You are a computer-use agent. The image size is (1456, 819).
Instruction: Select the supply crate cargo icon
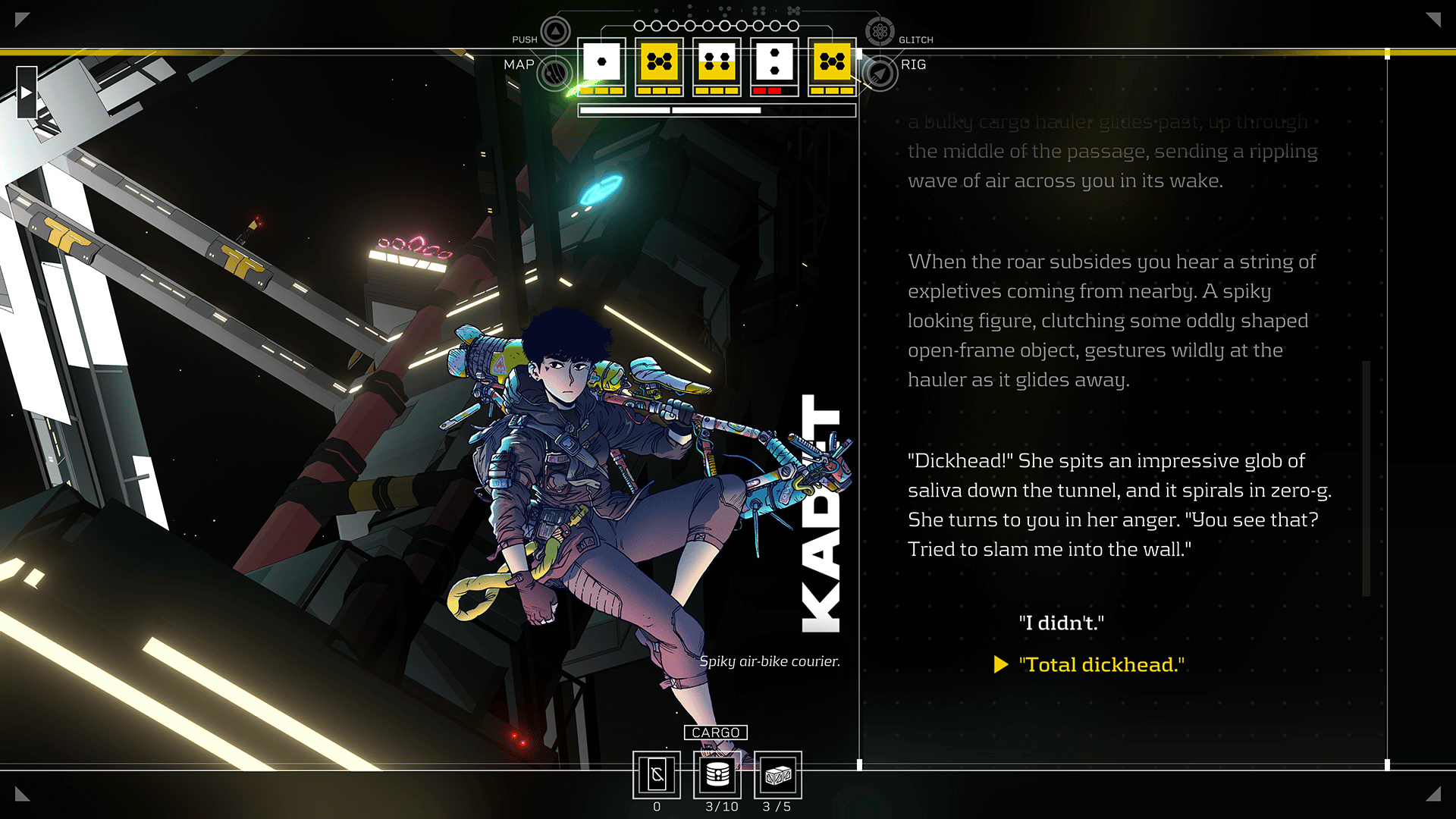[x=778, y=775]
